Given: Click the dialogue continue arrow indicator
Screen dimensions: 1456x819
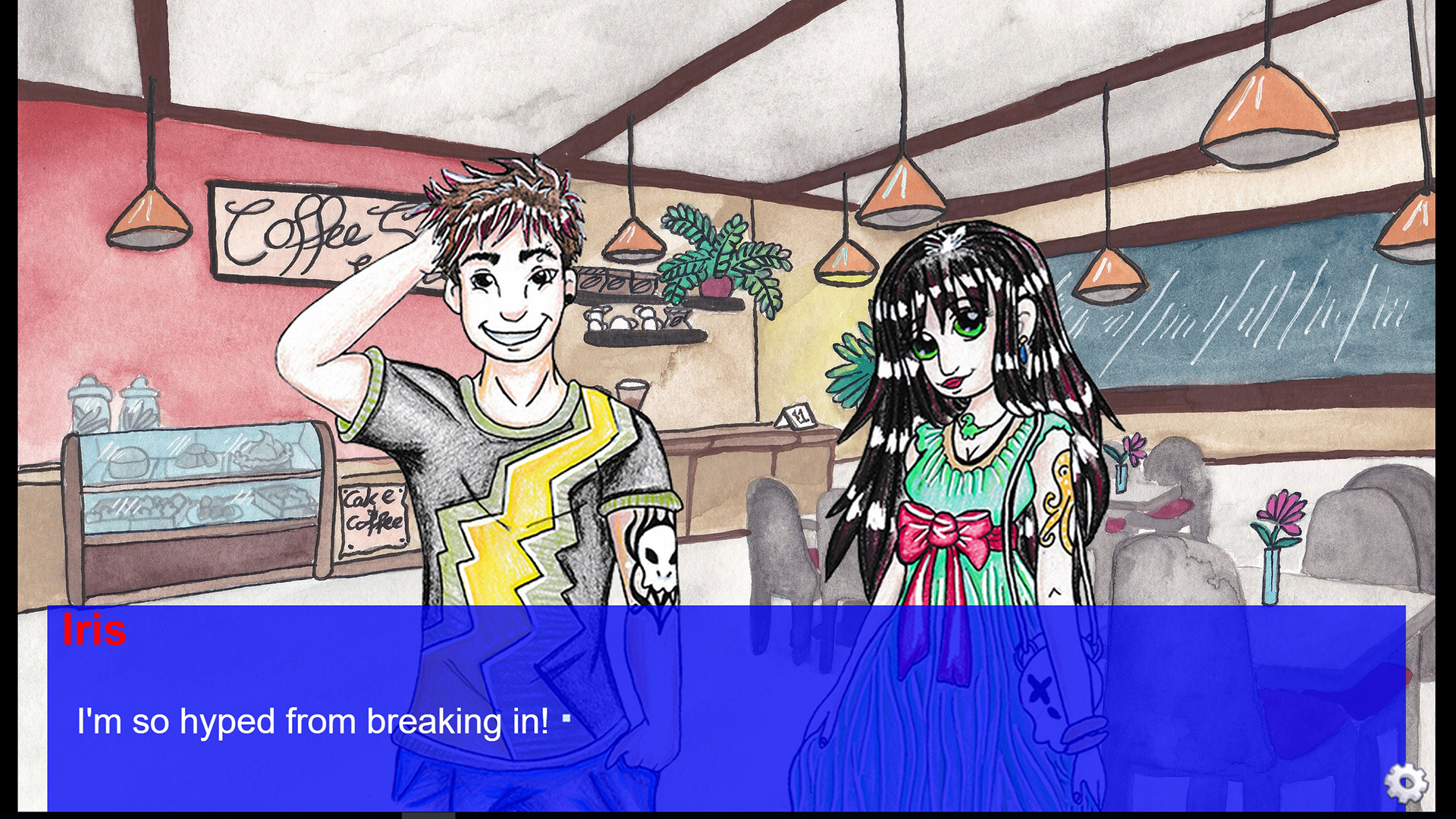Looking at the screenshot, I should point(567,719).
